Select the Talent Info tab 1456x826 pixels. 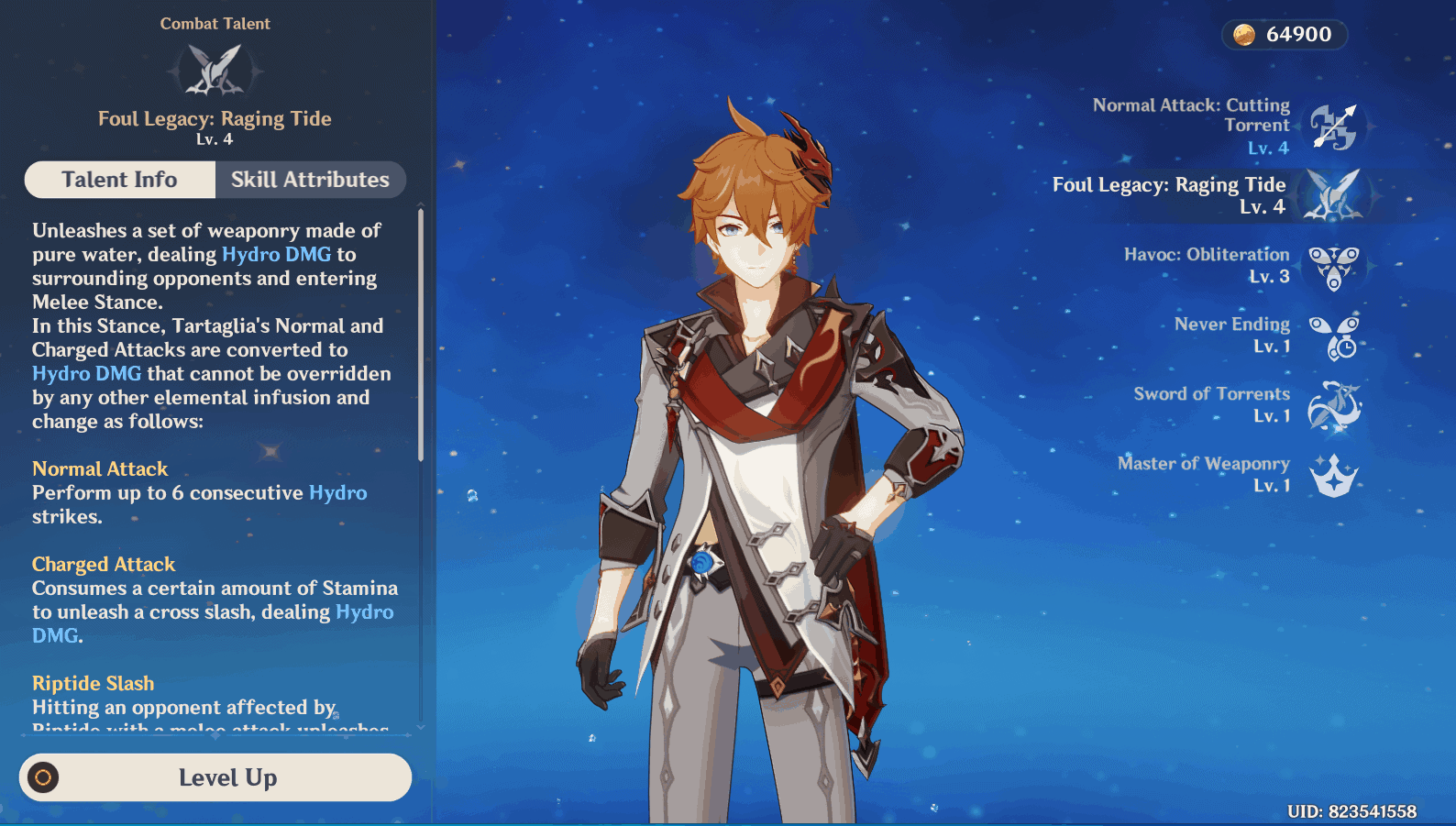[120, 180]
